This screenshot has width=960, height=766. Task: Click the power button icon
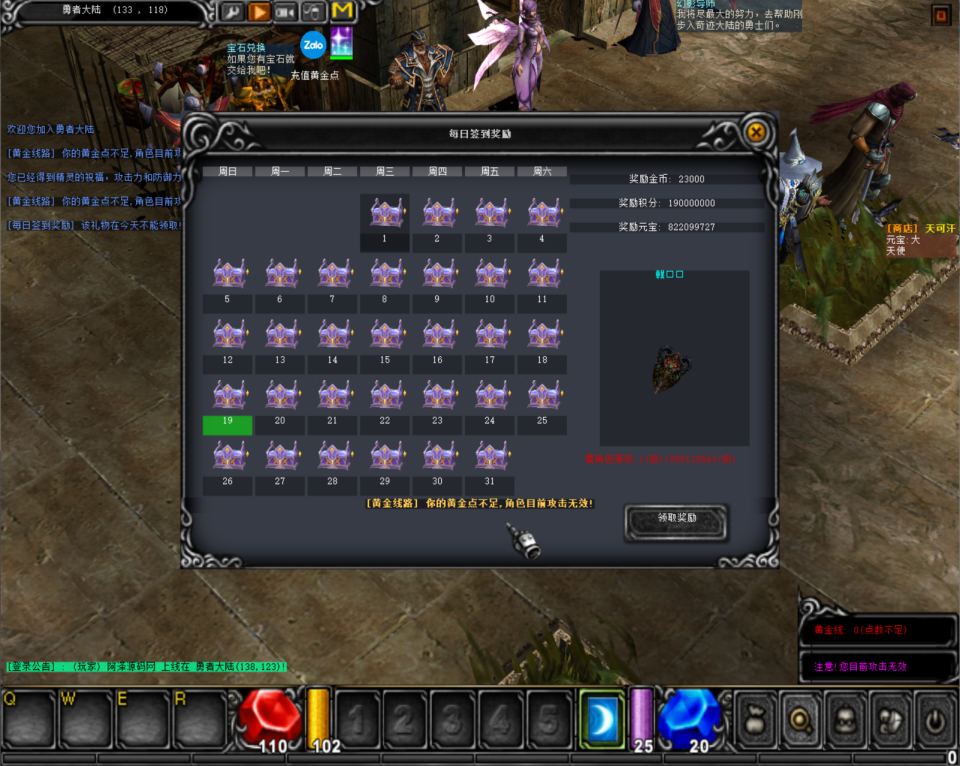point(935,718)
